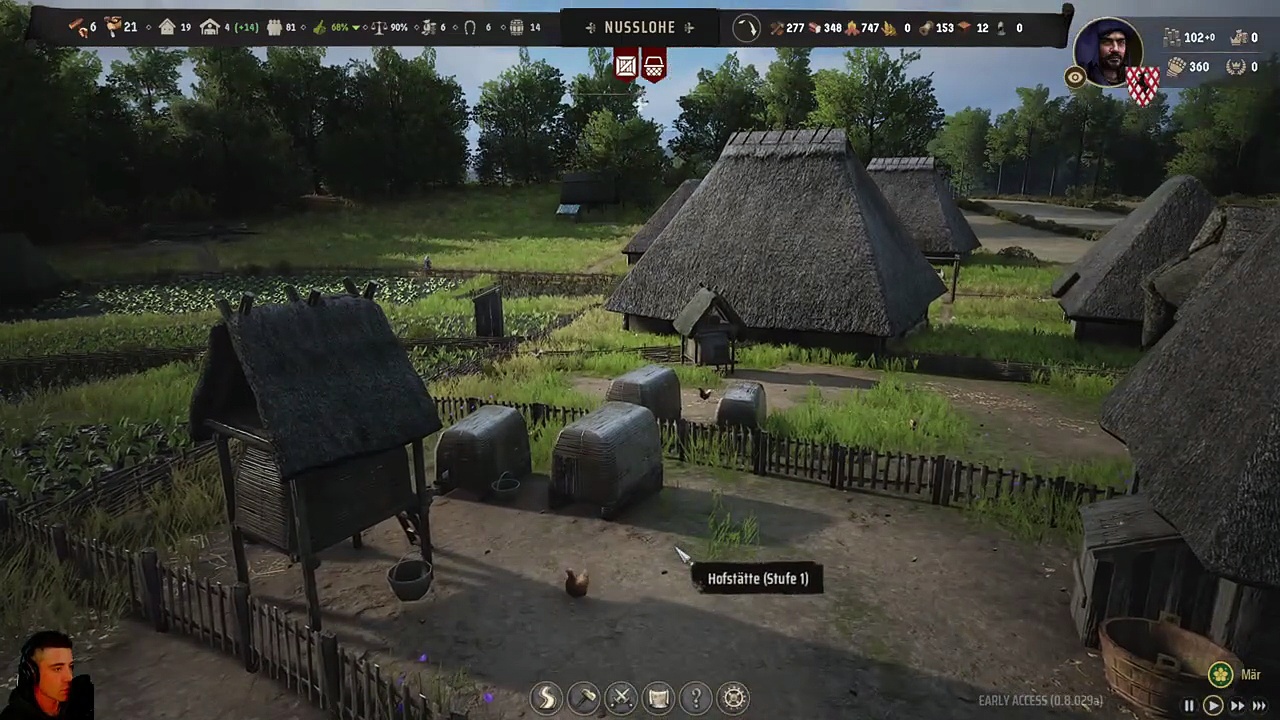This screenshot has height=720, width=1280.
Task: Open the ship's wheel settings menu
Action: click(x=734, y=697)
